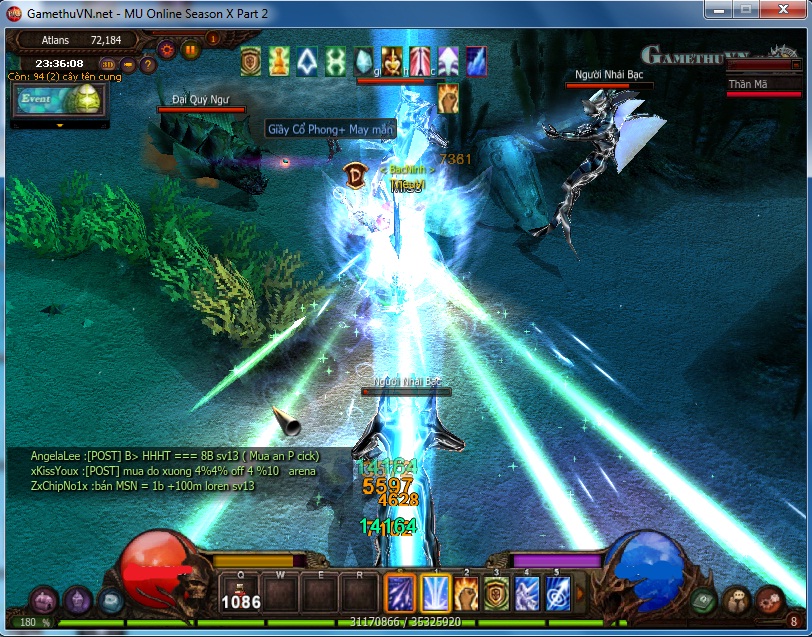The height and width of the screenshot is (637, 812).
Task: Toggle the 3D camera button
Action: pos(108,66)
